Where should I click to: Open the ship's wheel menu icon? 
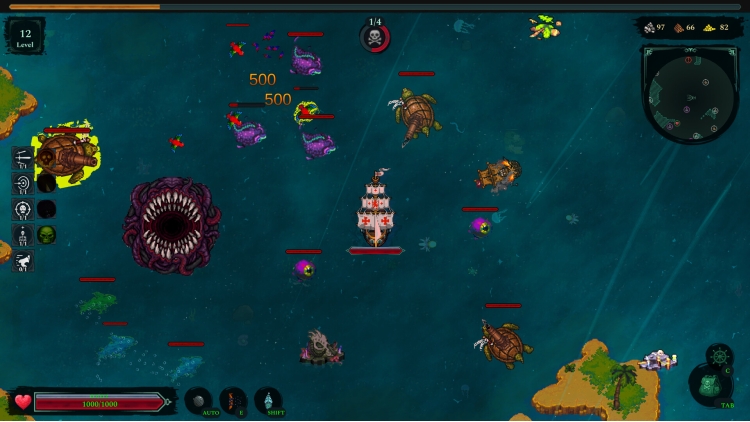[719, 356]
